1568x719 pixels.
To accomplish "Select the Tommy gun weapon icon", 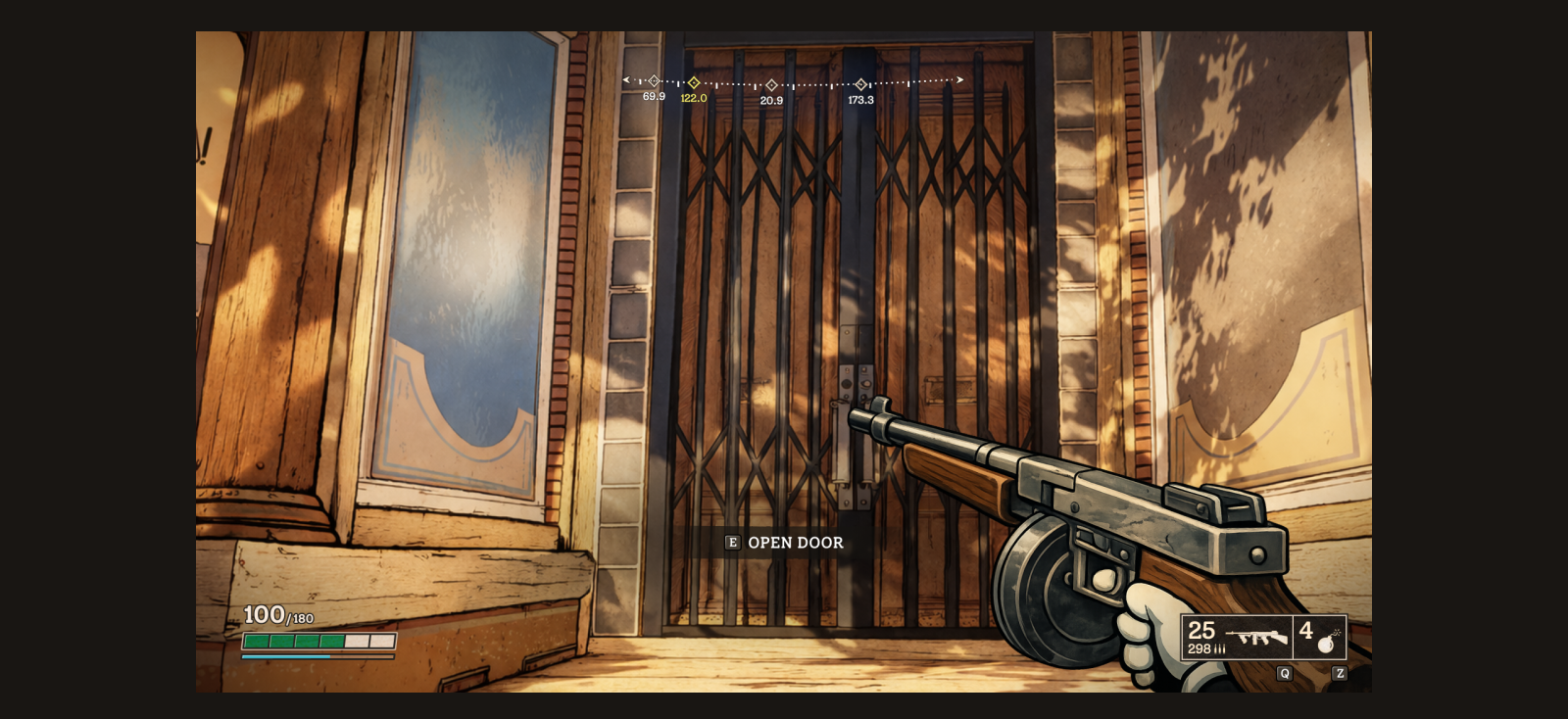I will (1257, 638).
